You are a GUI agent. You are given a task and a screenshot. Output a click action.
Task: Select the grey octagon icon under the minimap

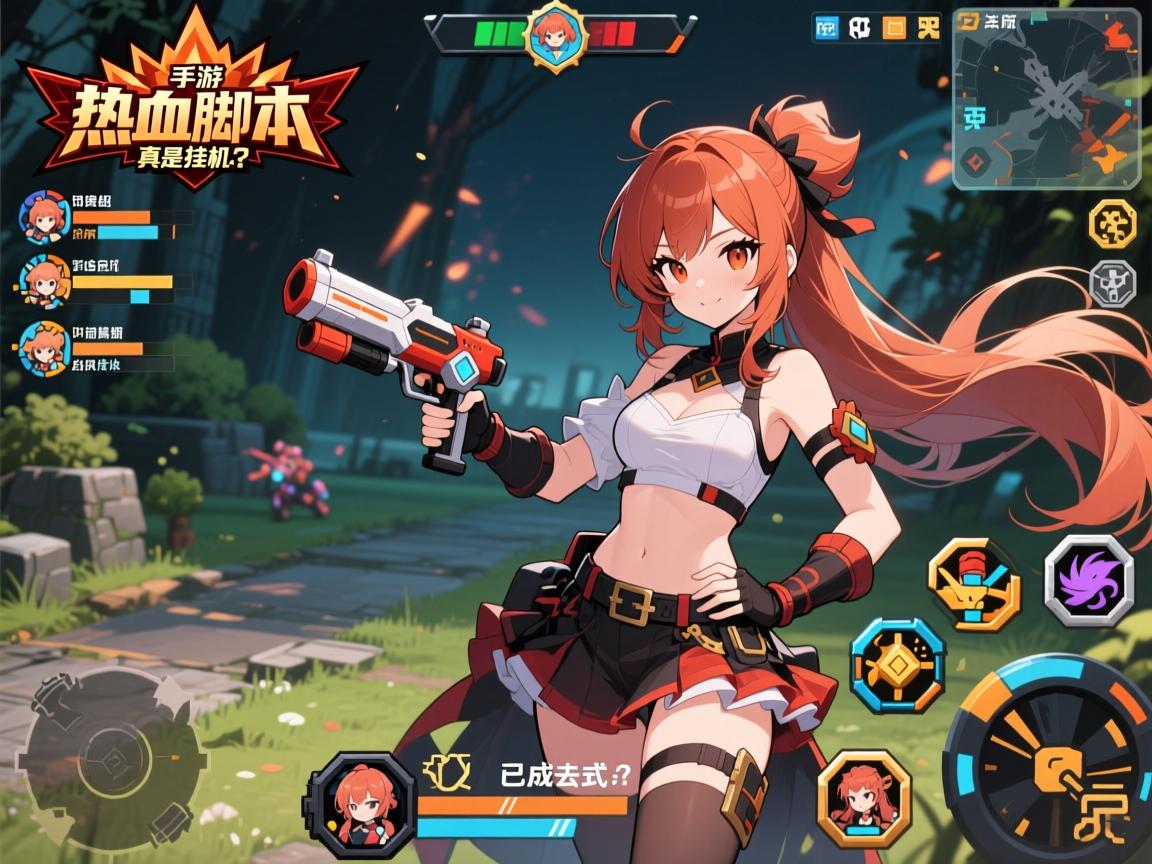click(1112, 283)
